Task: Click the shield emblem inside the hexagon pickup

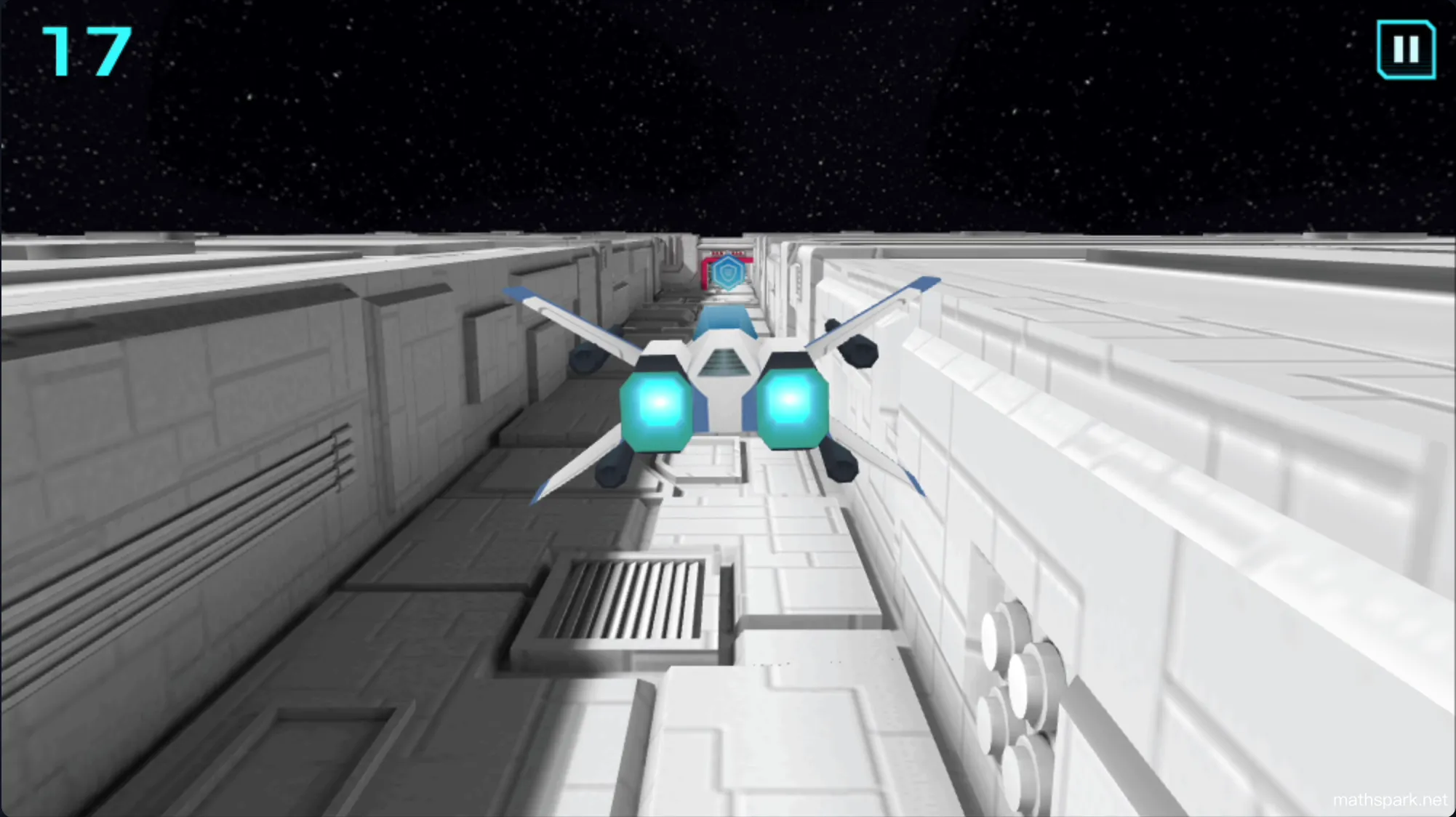Action: pos(728,273)
